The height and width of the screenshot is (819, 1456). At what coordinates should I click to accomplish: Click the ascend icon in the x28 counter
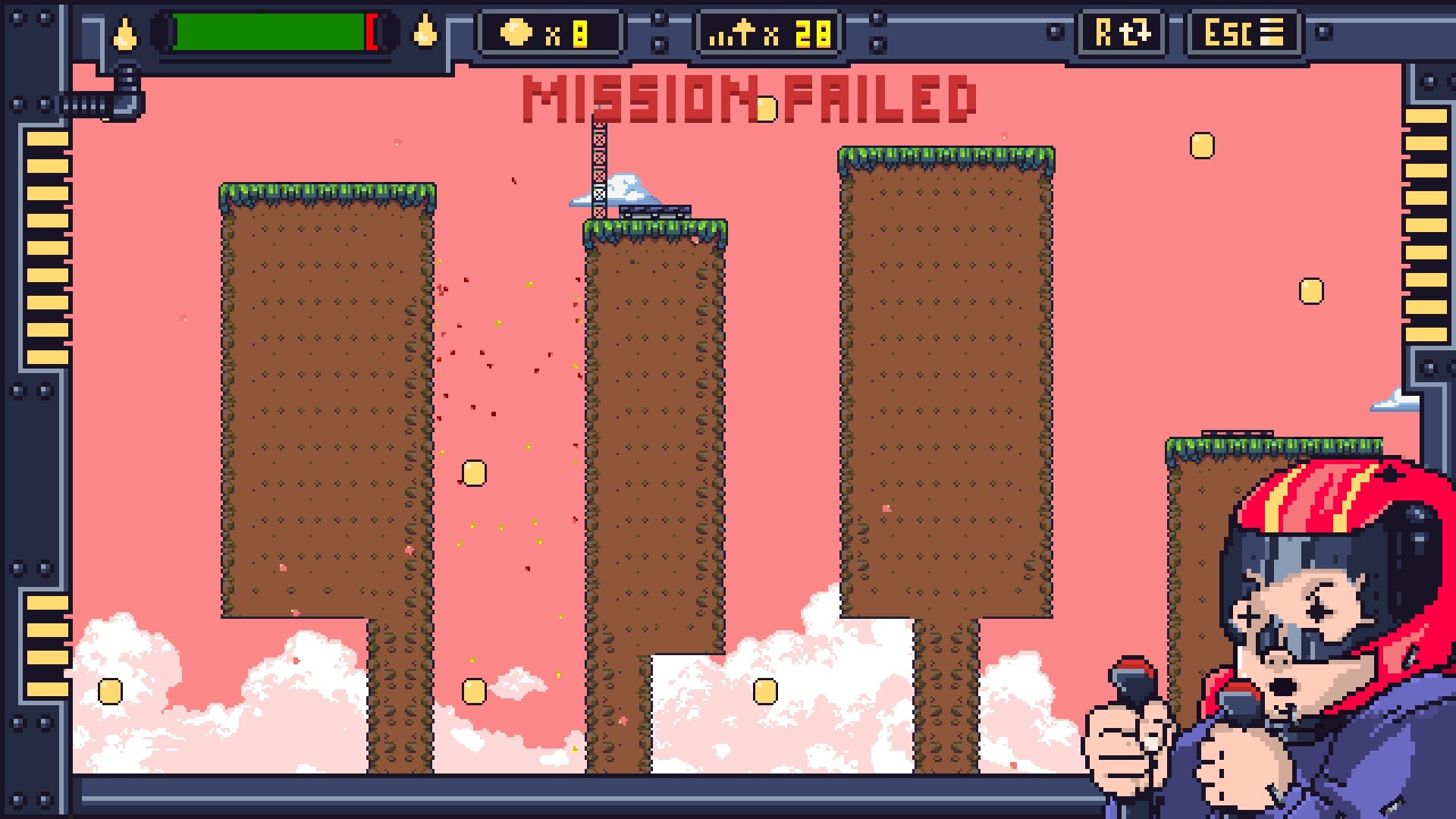point(734,33)
